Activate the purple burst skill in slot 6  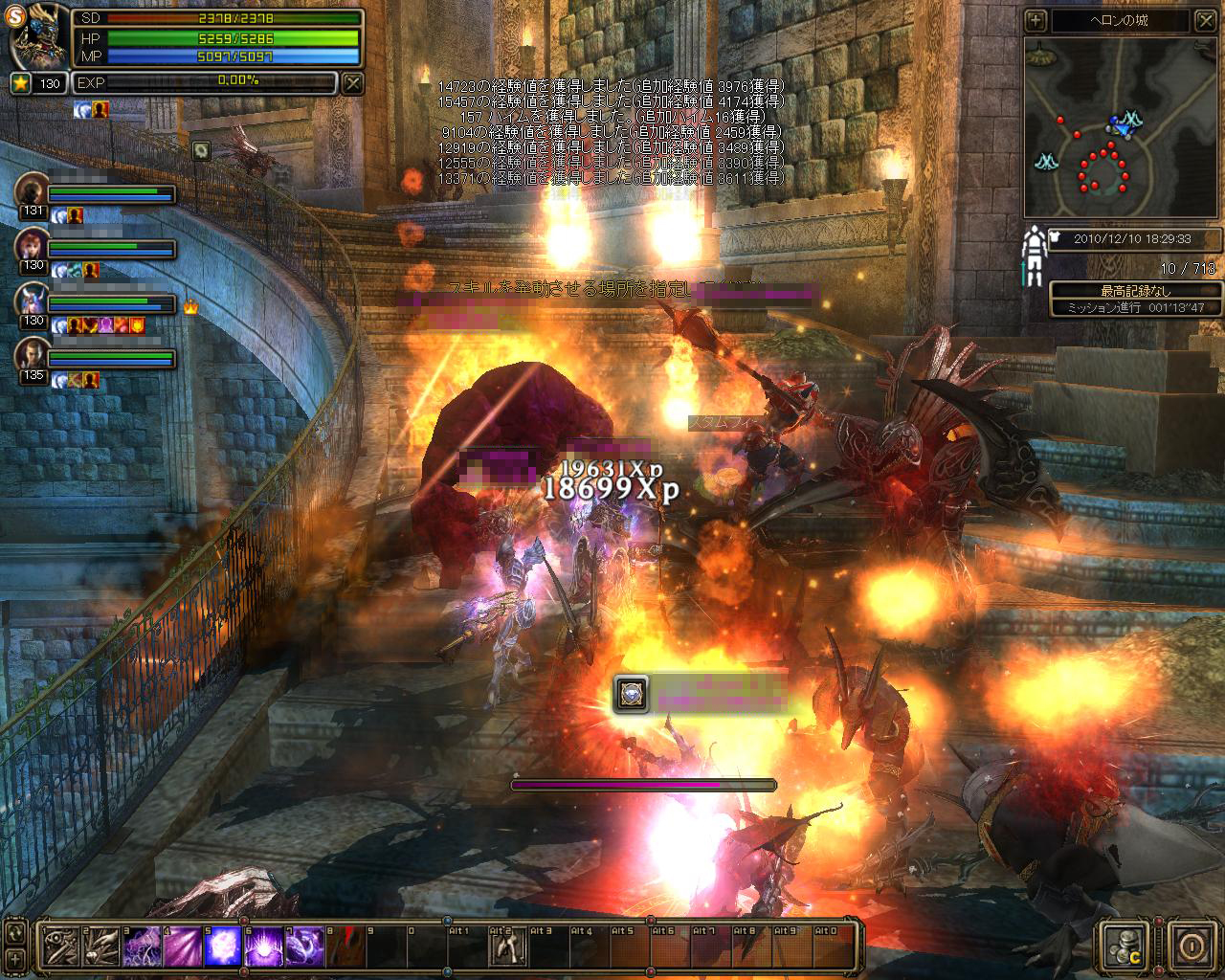(x=264, y=947)
